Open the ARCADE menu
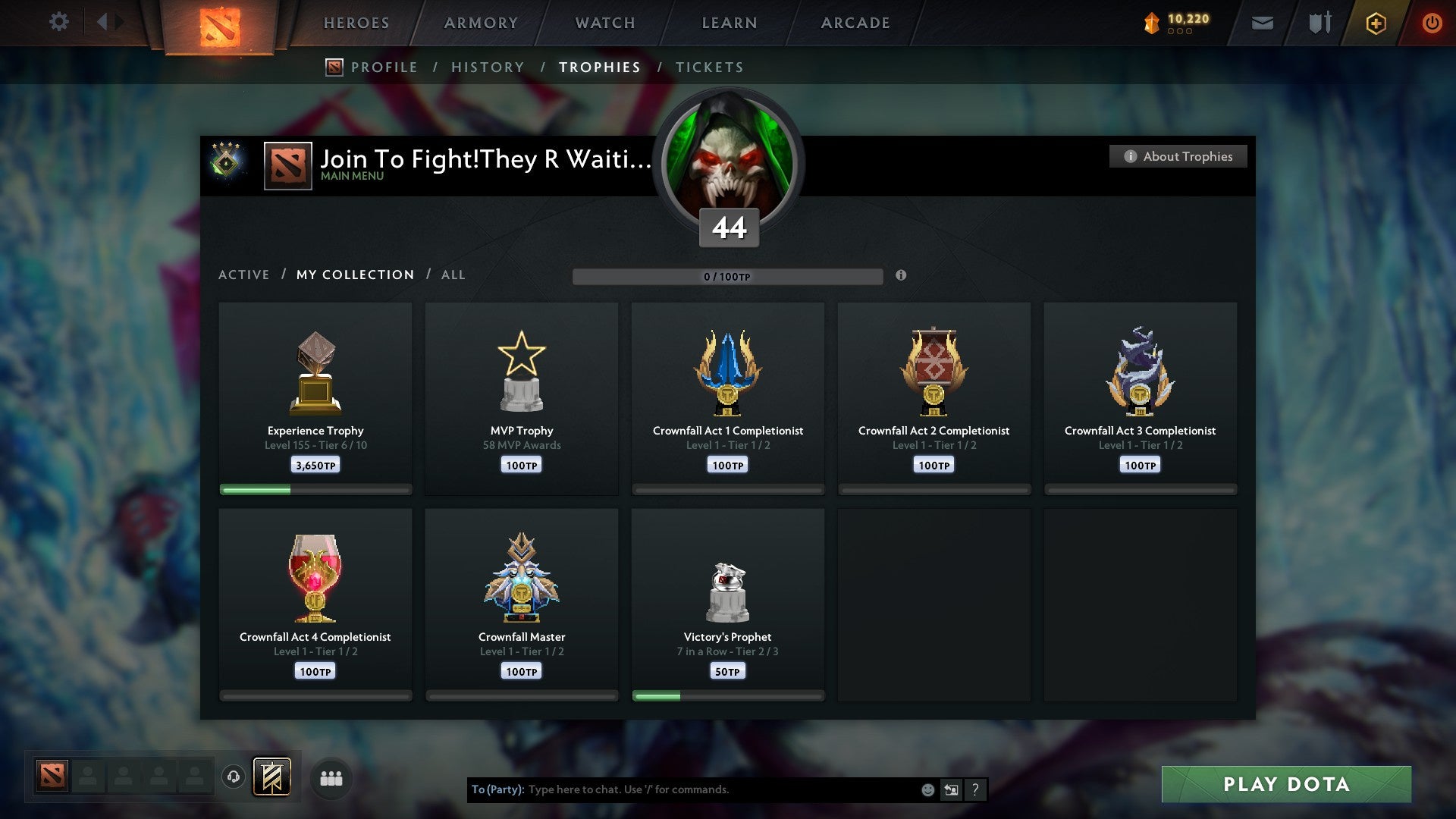 855,23
